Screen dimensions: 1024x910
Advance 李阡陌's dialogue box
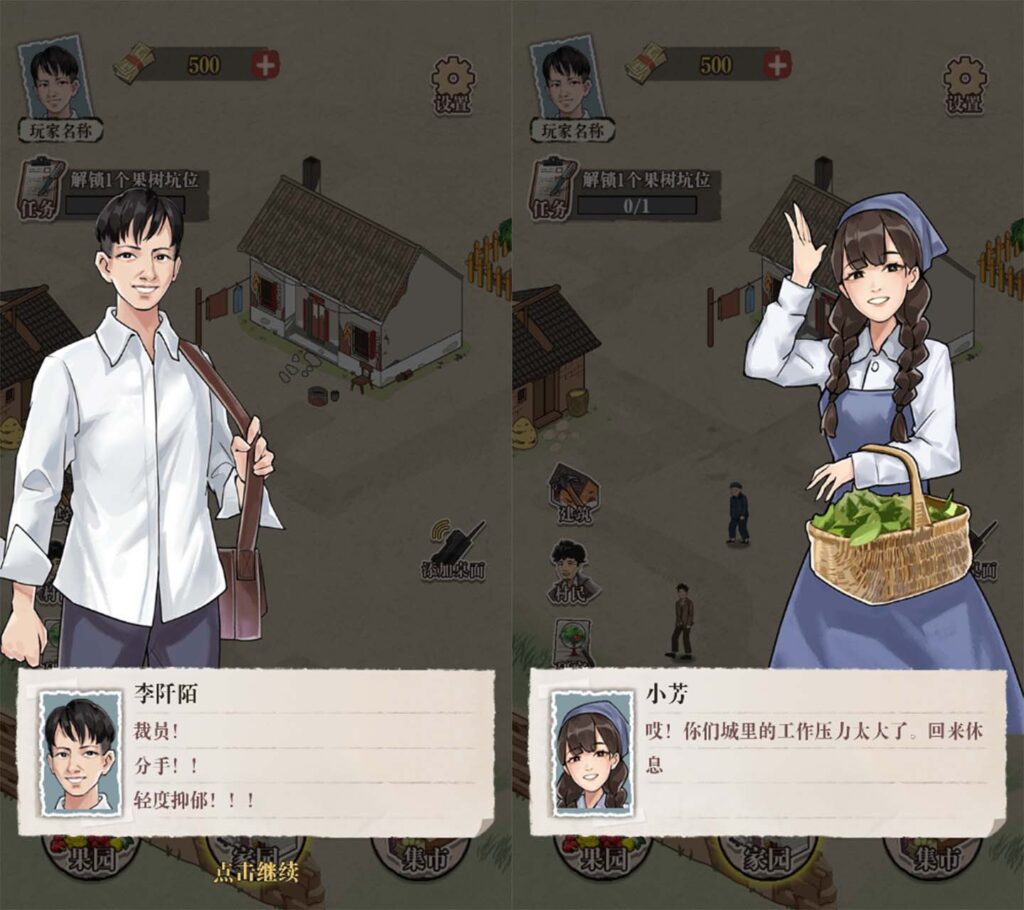pos(256,751)
